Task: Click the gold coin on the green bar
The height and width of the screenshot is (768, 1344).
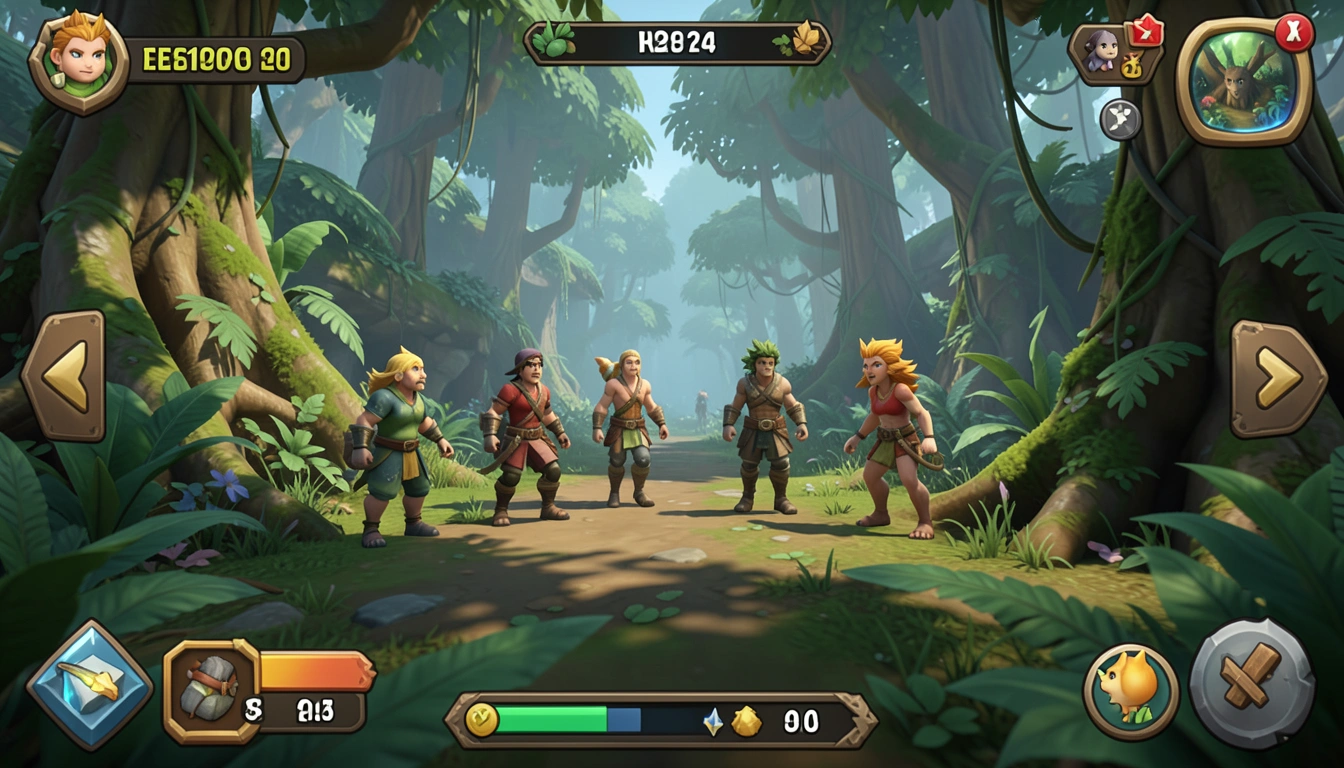Action: (481, 719)
